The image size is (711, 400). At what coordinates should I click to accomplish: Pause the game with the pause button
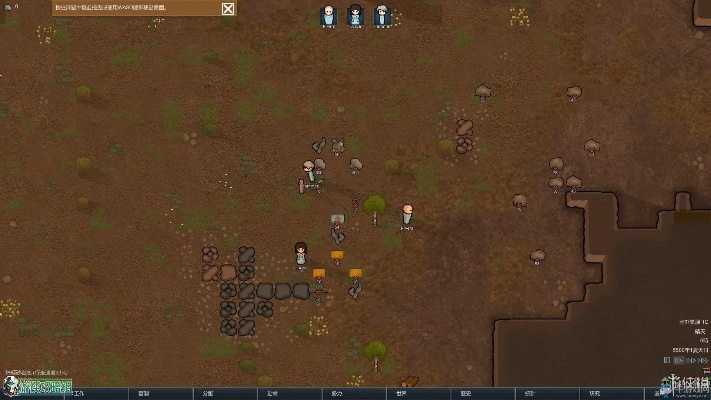pyautogui.click(x=666, y=360)
